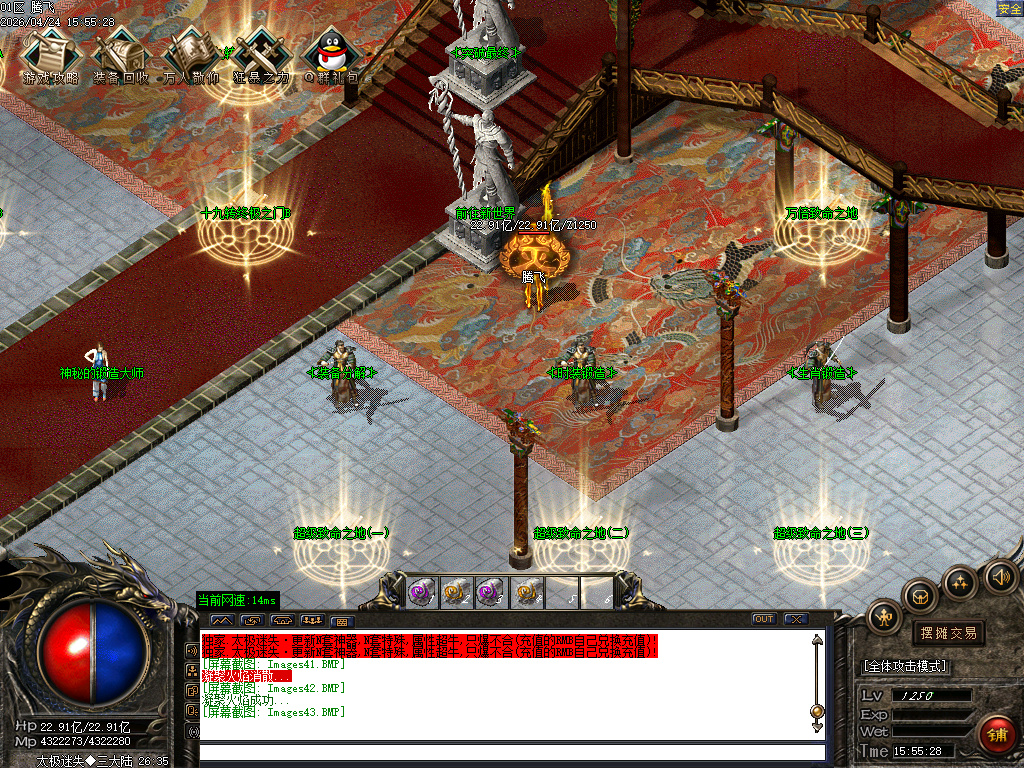Use the orange scroll in hotbar slot 2
Screen dimensions: 1024x768
point(456,592)
